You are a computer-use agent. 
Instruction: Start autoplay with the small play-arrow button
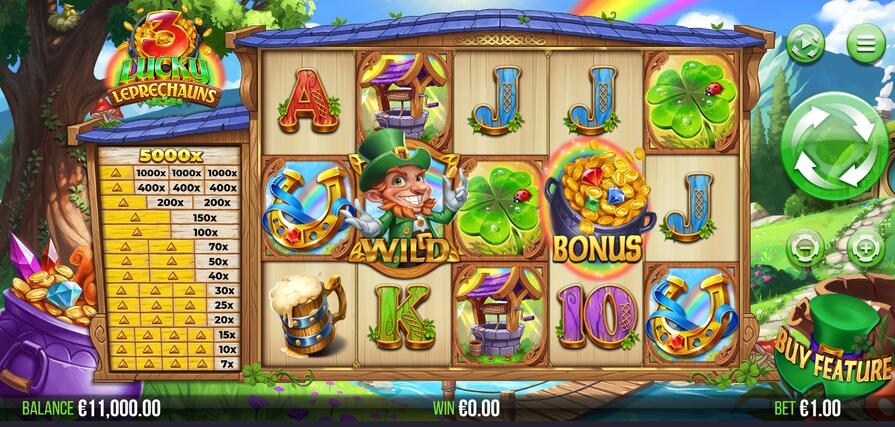804,43
